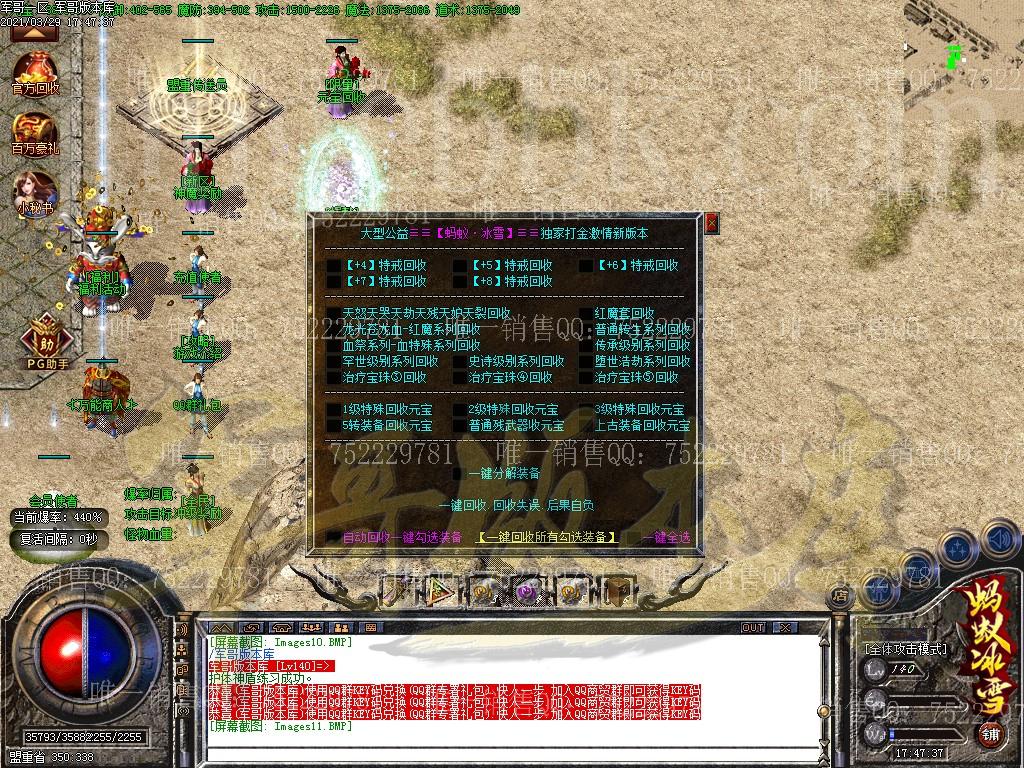
Task: Open the 铺 shop button
Action: 989,735
